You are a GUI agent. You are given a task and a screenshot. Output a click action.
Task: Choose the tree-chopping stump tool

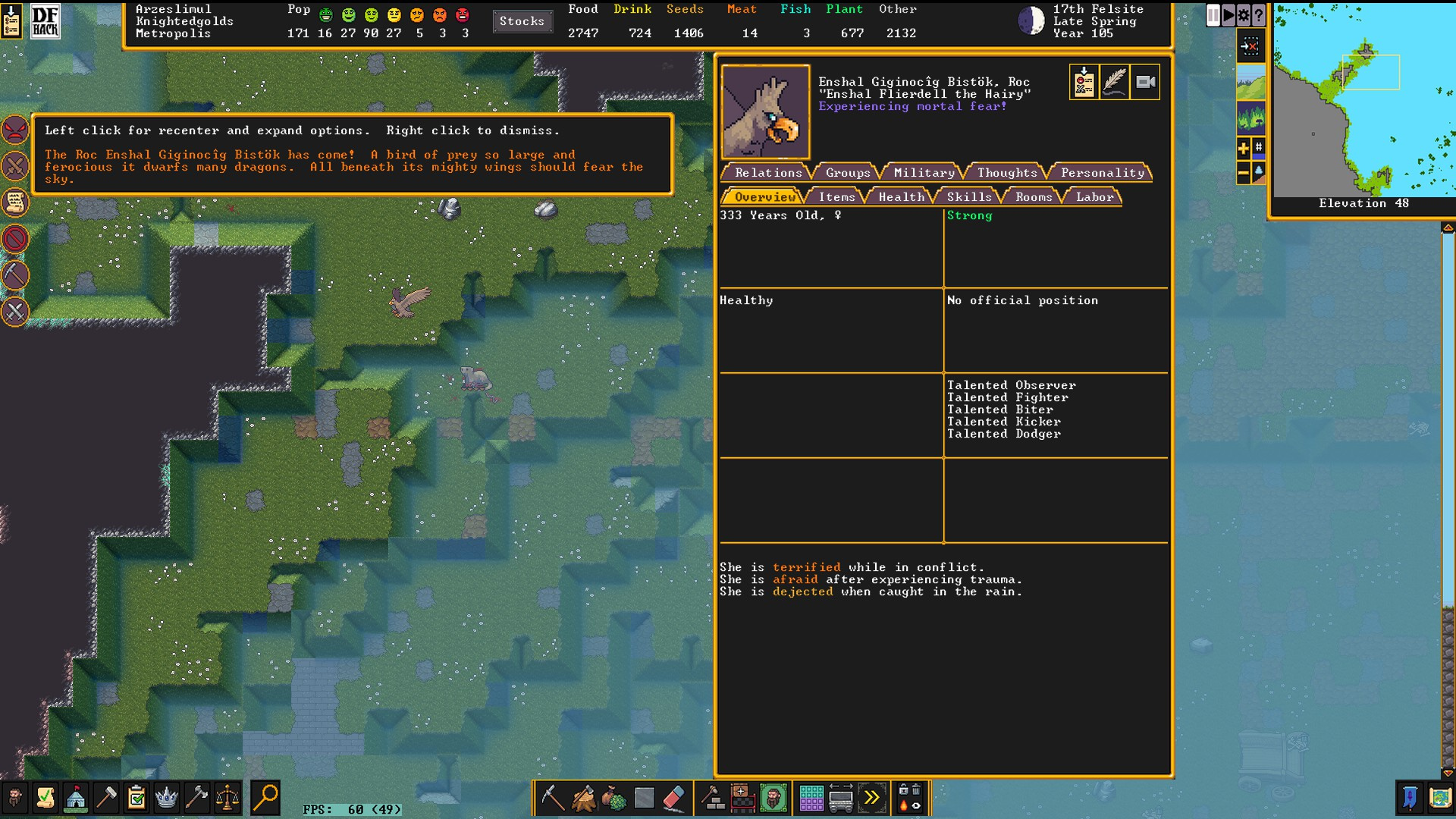pyautogui.click(x=583, y=798)
